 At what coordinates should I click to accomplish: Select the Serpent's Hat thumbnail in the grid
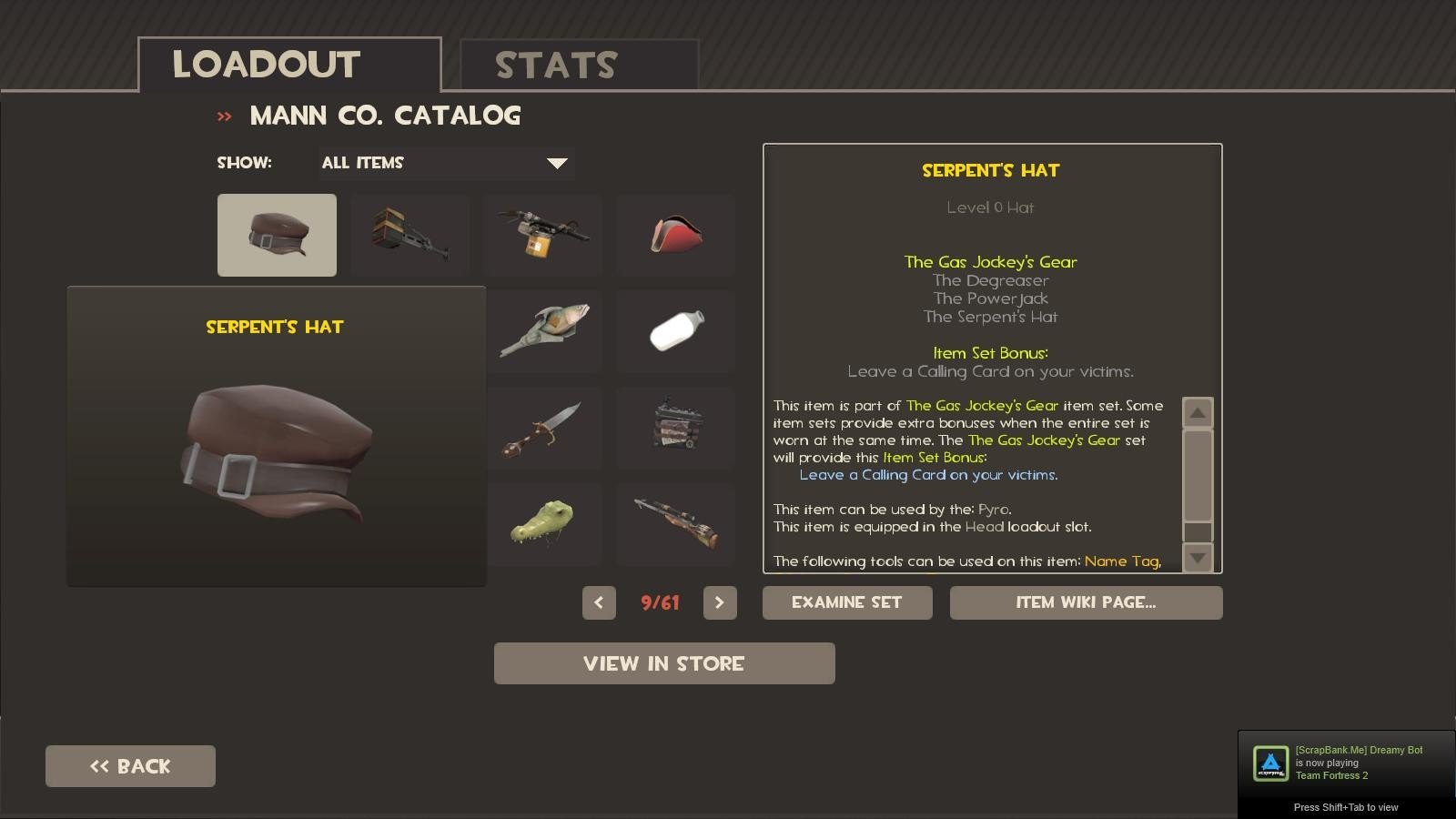coord(277,235)
